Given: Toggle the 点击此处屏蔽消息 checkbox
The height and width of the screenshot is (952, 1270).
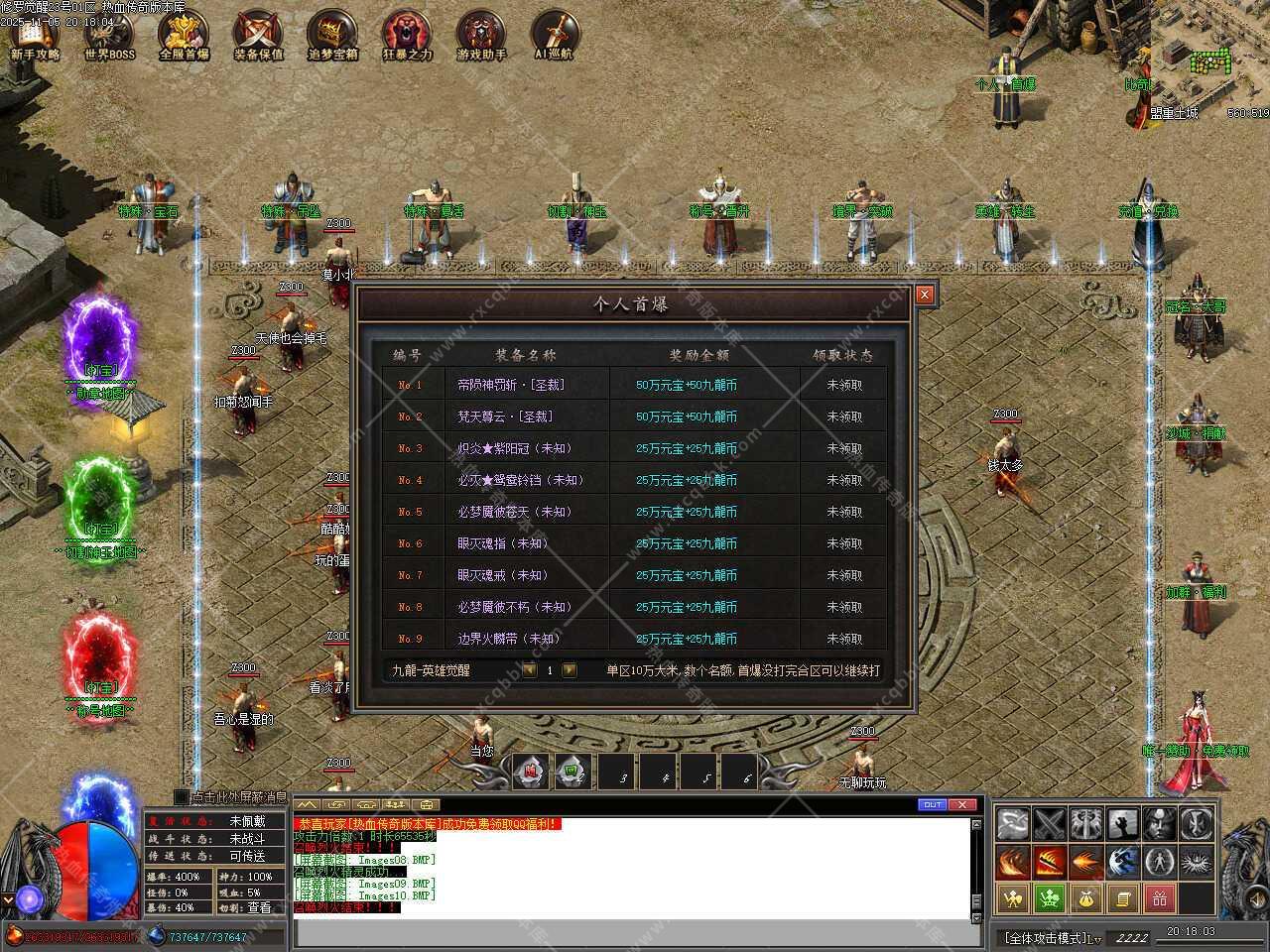Looking at the screenshot, I should click(181, 796).
